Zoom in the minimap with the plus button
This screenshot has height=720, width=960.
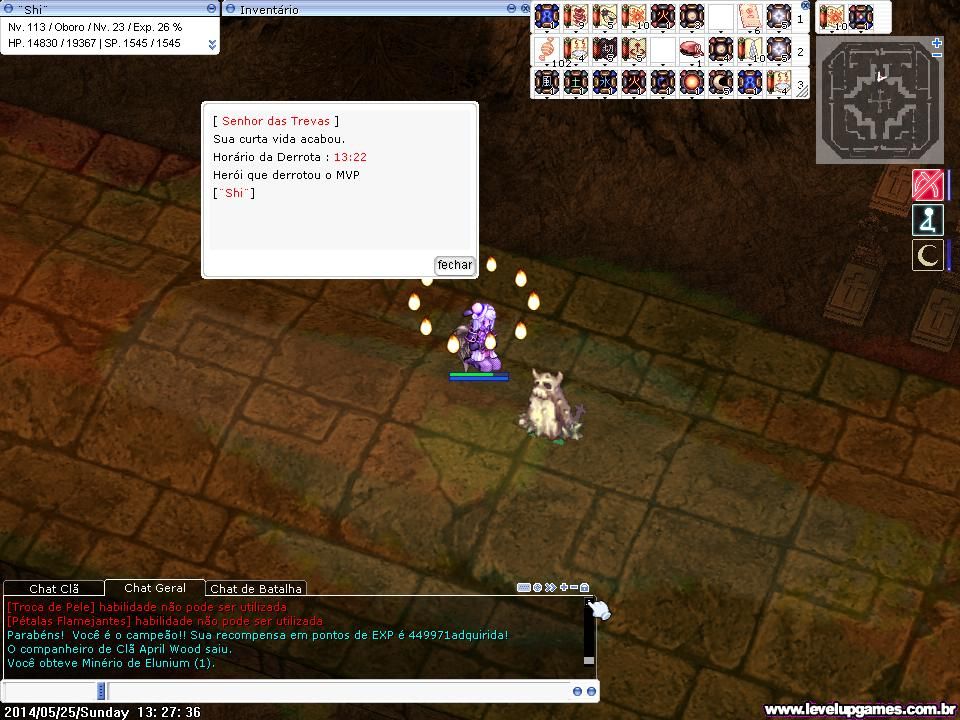[936, 43]
